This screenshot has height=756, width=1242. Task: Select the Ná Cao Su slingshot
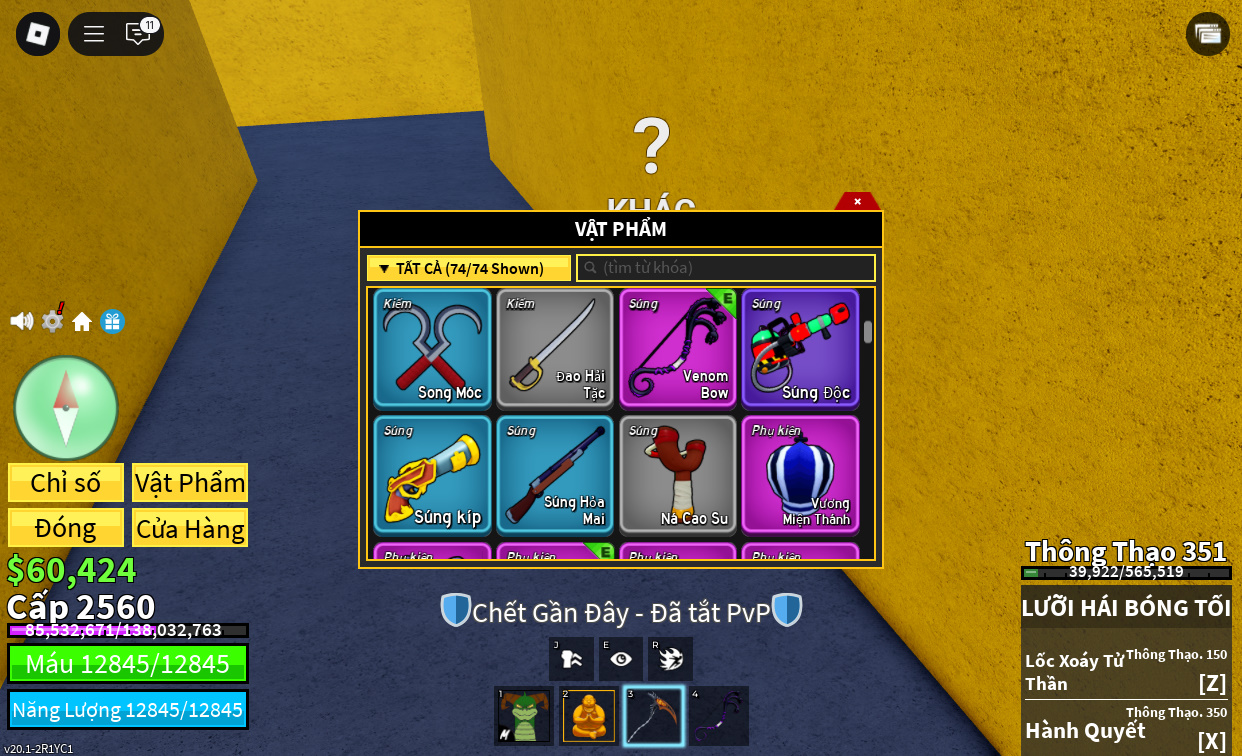tap(678, 474)
